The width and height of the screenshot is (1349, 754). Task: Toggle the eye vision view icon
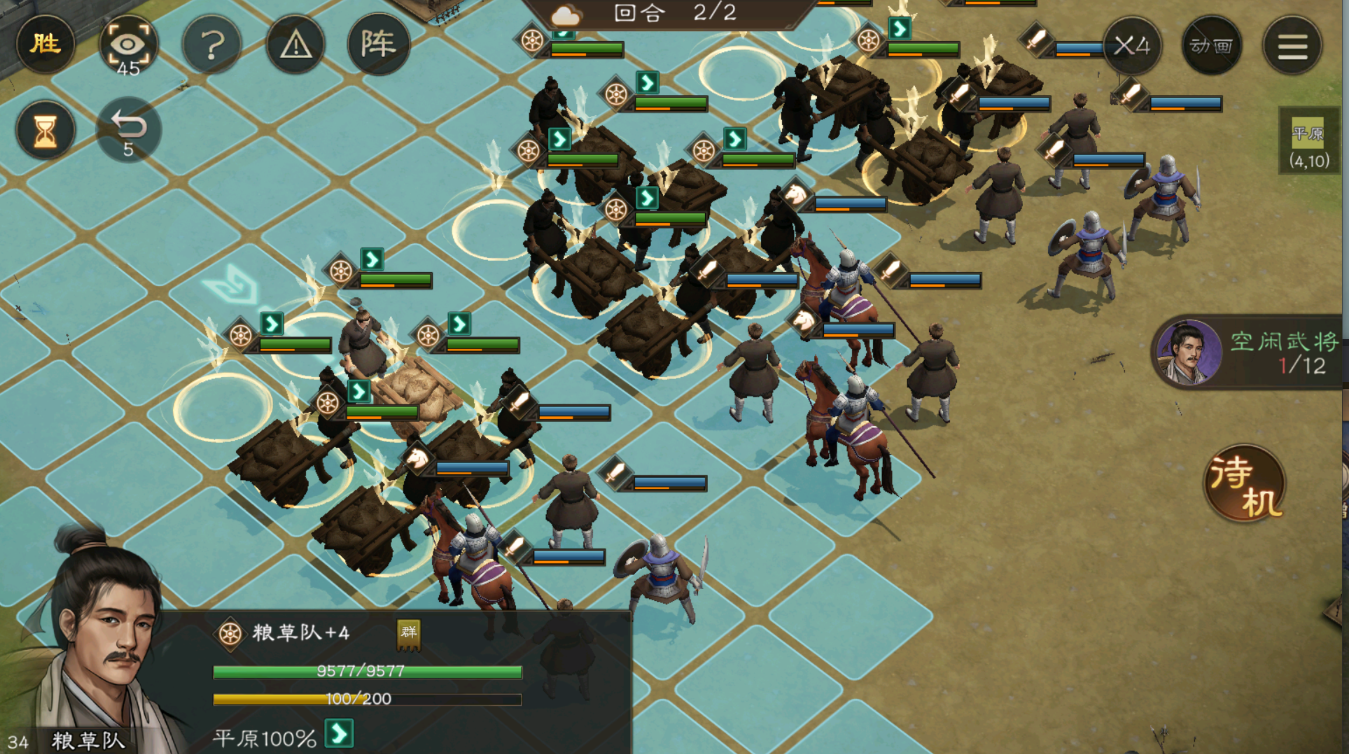tap(128, 44)
